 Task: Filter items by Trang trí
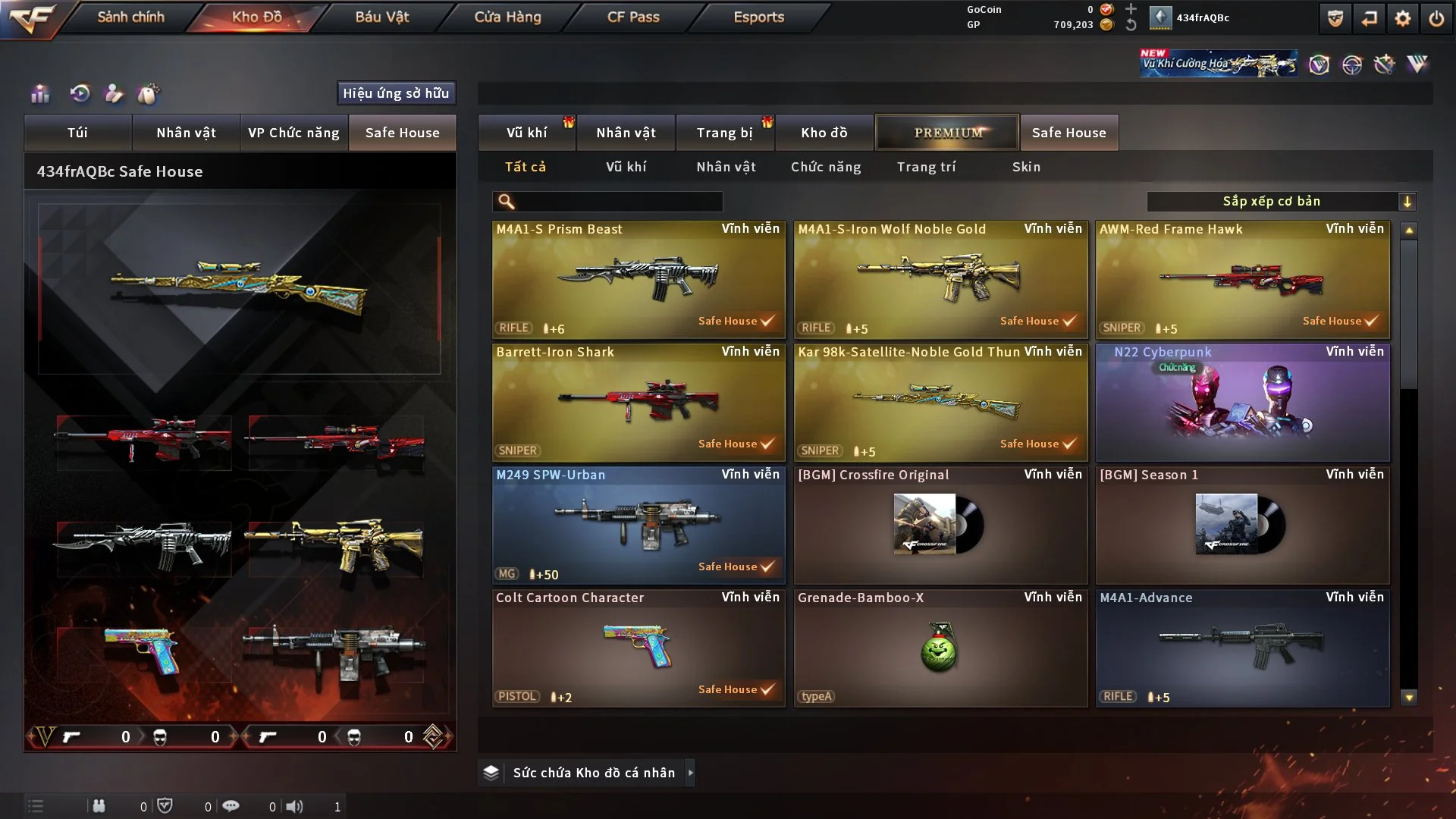point(926,167)
